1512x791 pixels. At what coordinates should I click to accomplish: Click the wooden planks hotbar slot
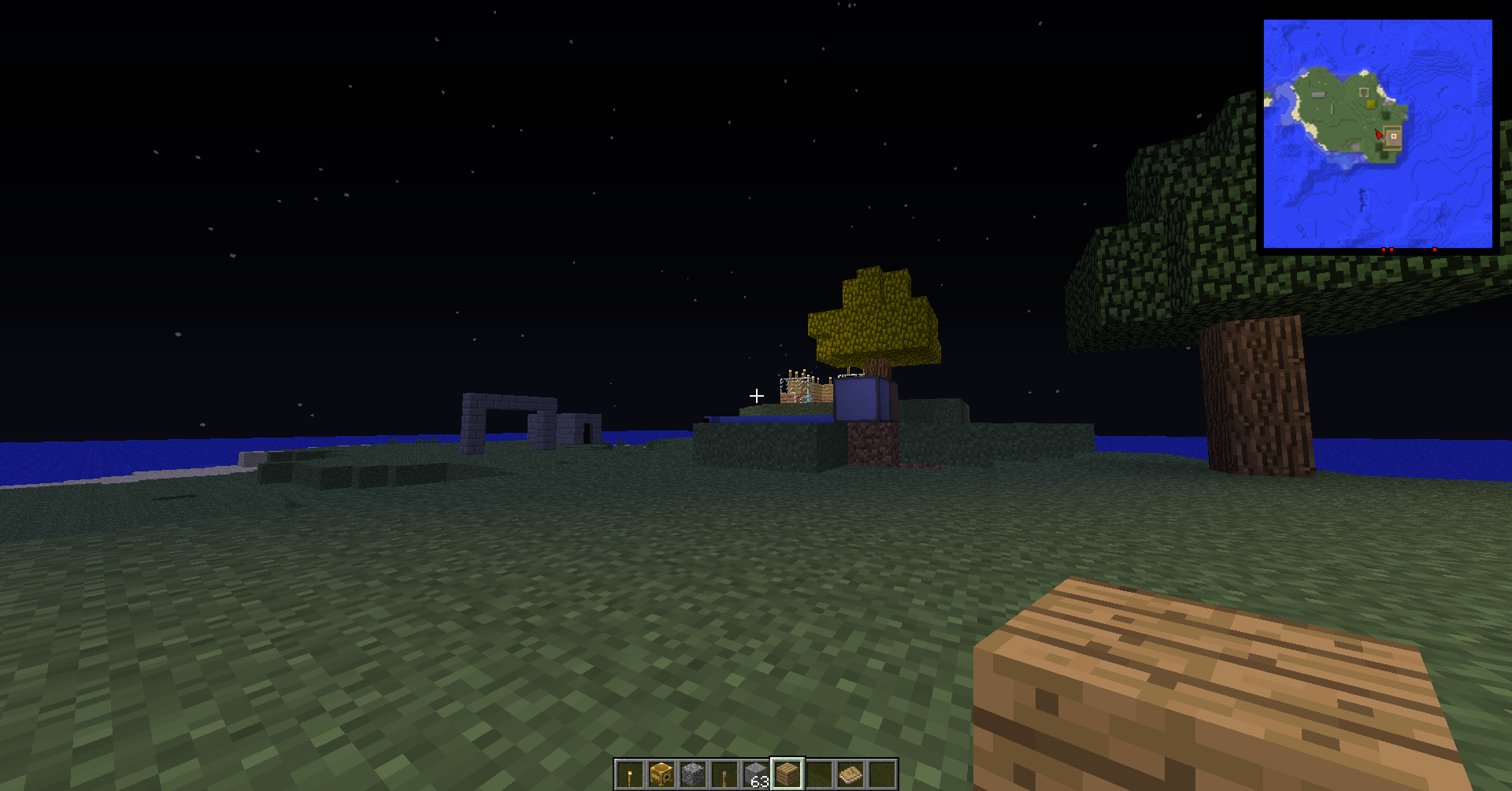[787, 775]
